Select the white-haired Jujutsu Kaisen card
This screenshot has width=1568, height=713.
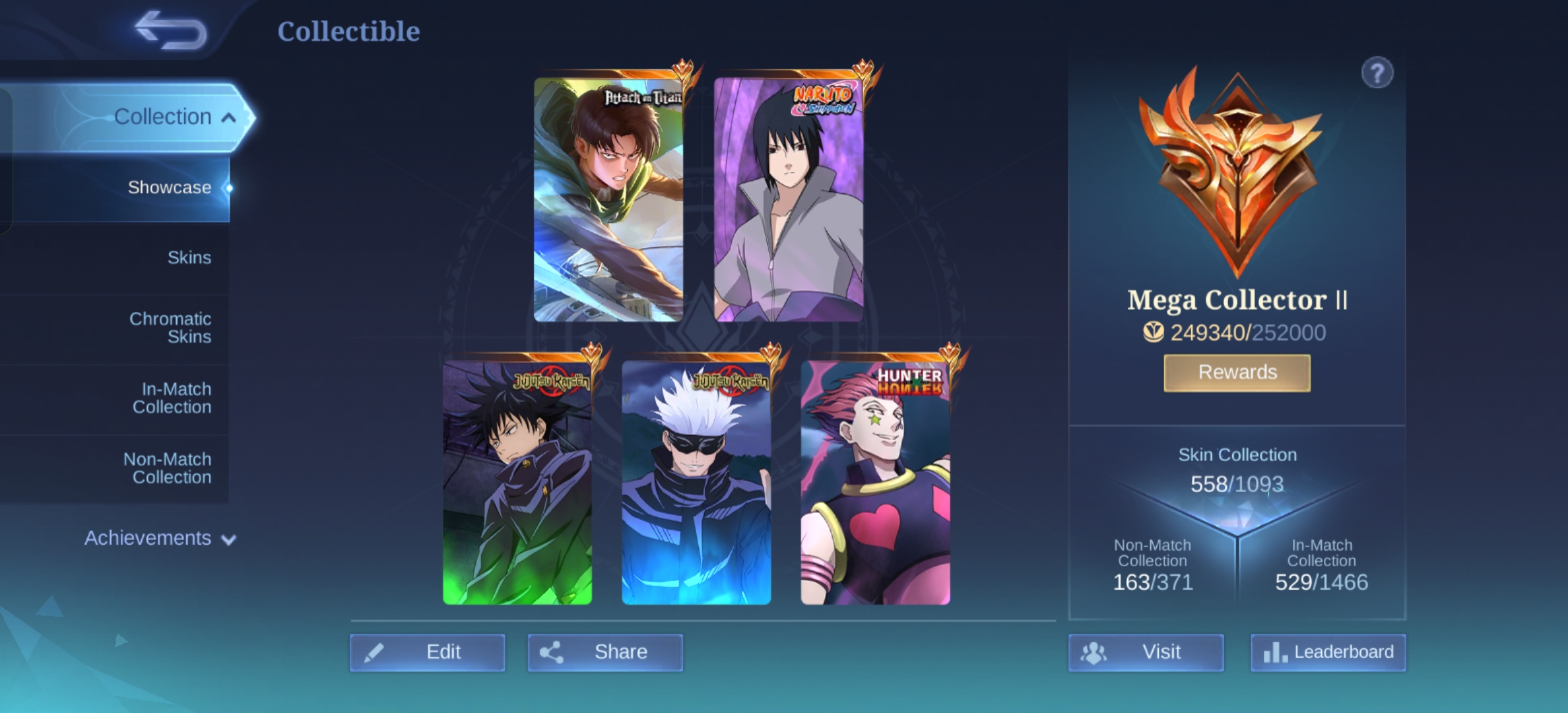[696, 482]
